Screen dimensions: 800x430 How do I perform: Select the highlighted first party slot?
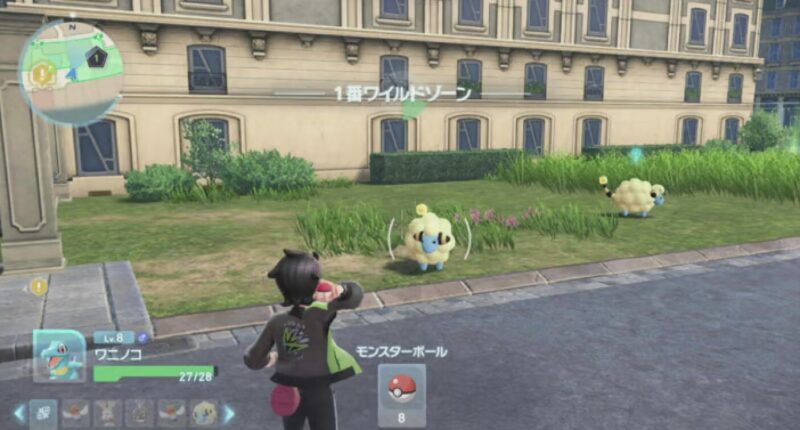pos(43,412)
